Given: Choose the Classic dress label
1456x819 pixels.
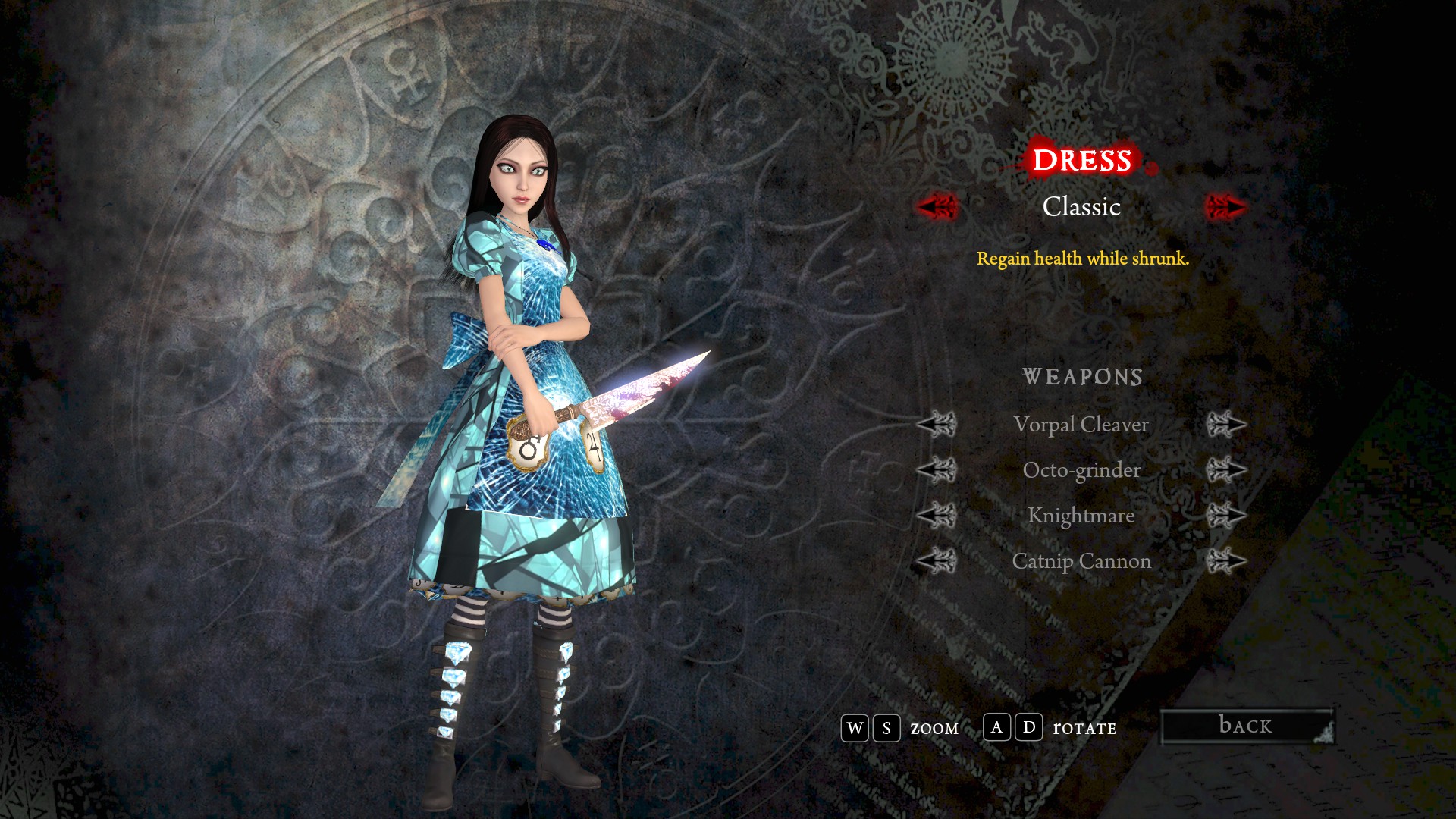Looking at the screenshot, I should 1081,206.
